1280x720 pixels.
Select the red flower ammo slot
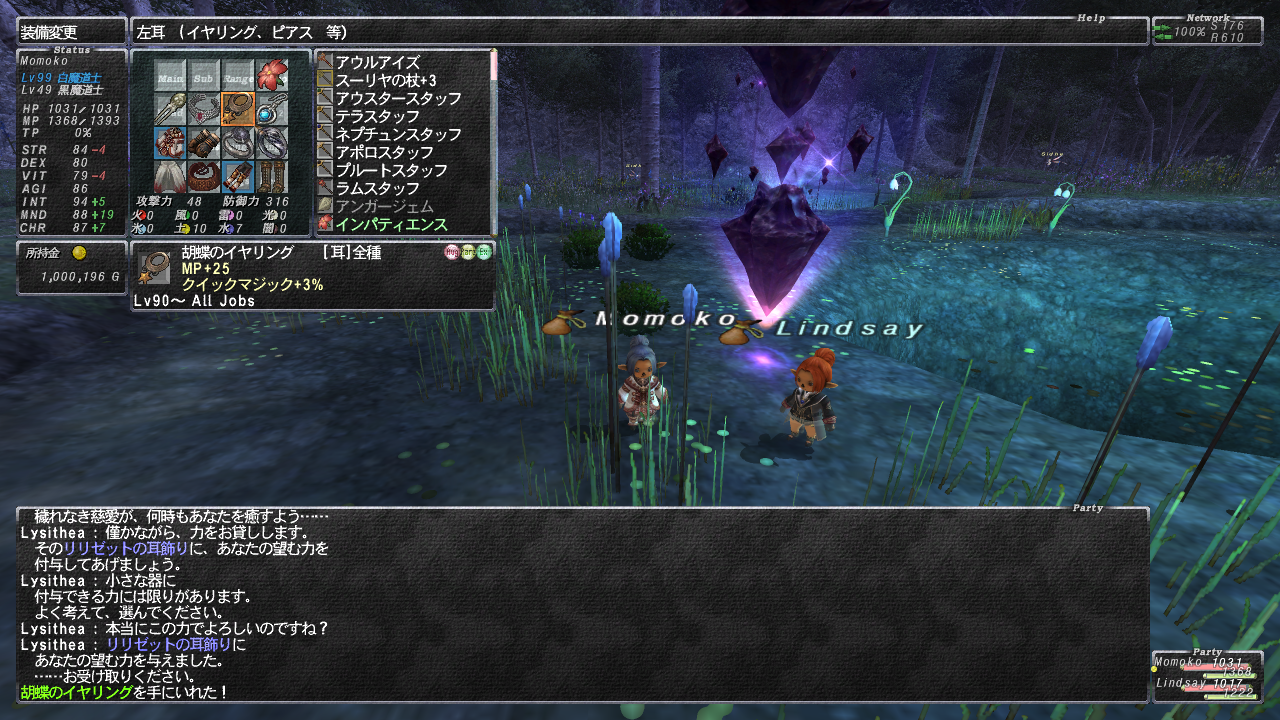[271, 75]
